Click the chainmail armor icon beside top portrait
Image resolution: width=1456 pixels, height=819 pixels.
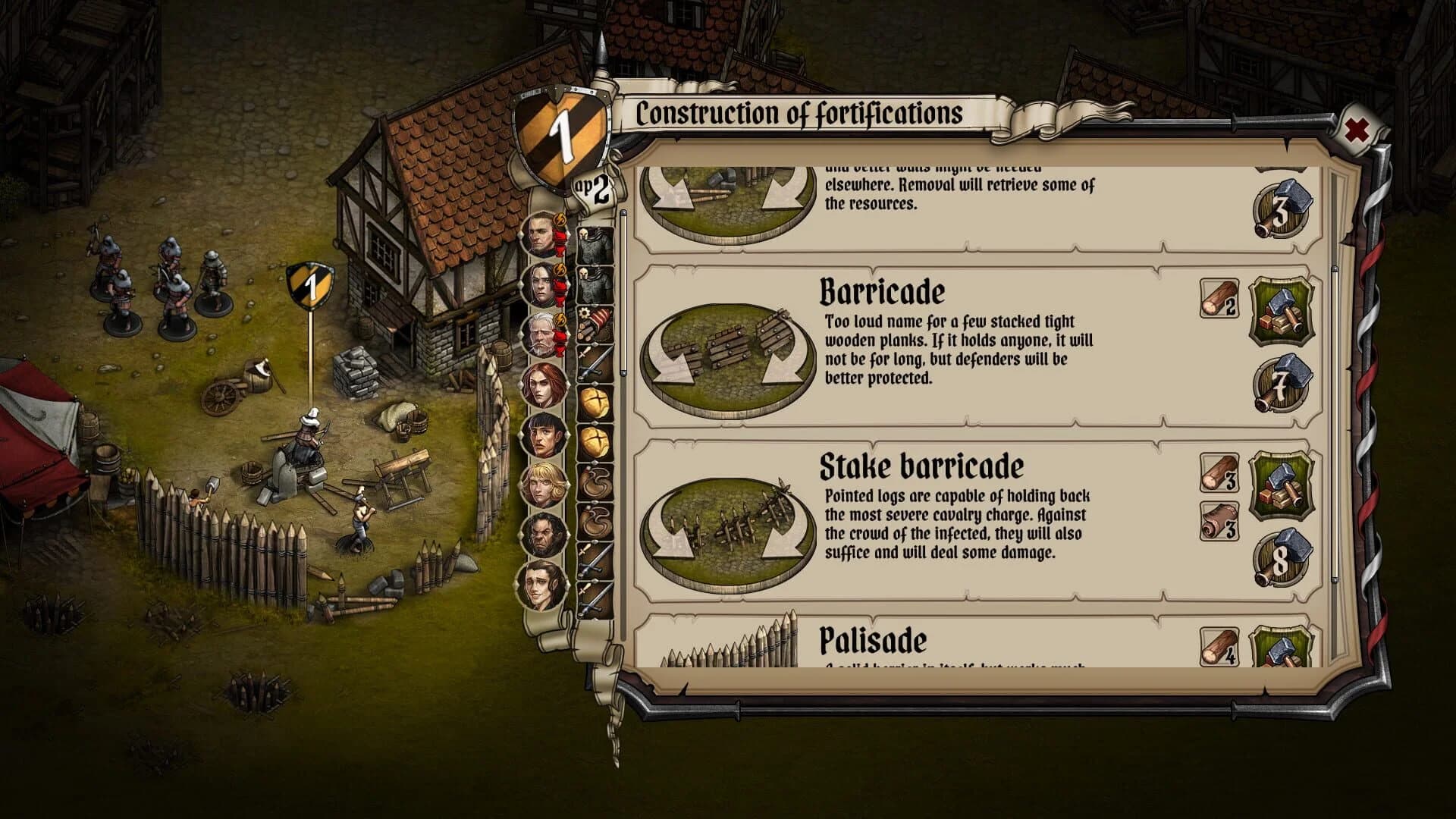pos(594,246)
